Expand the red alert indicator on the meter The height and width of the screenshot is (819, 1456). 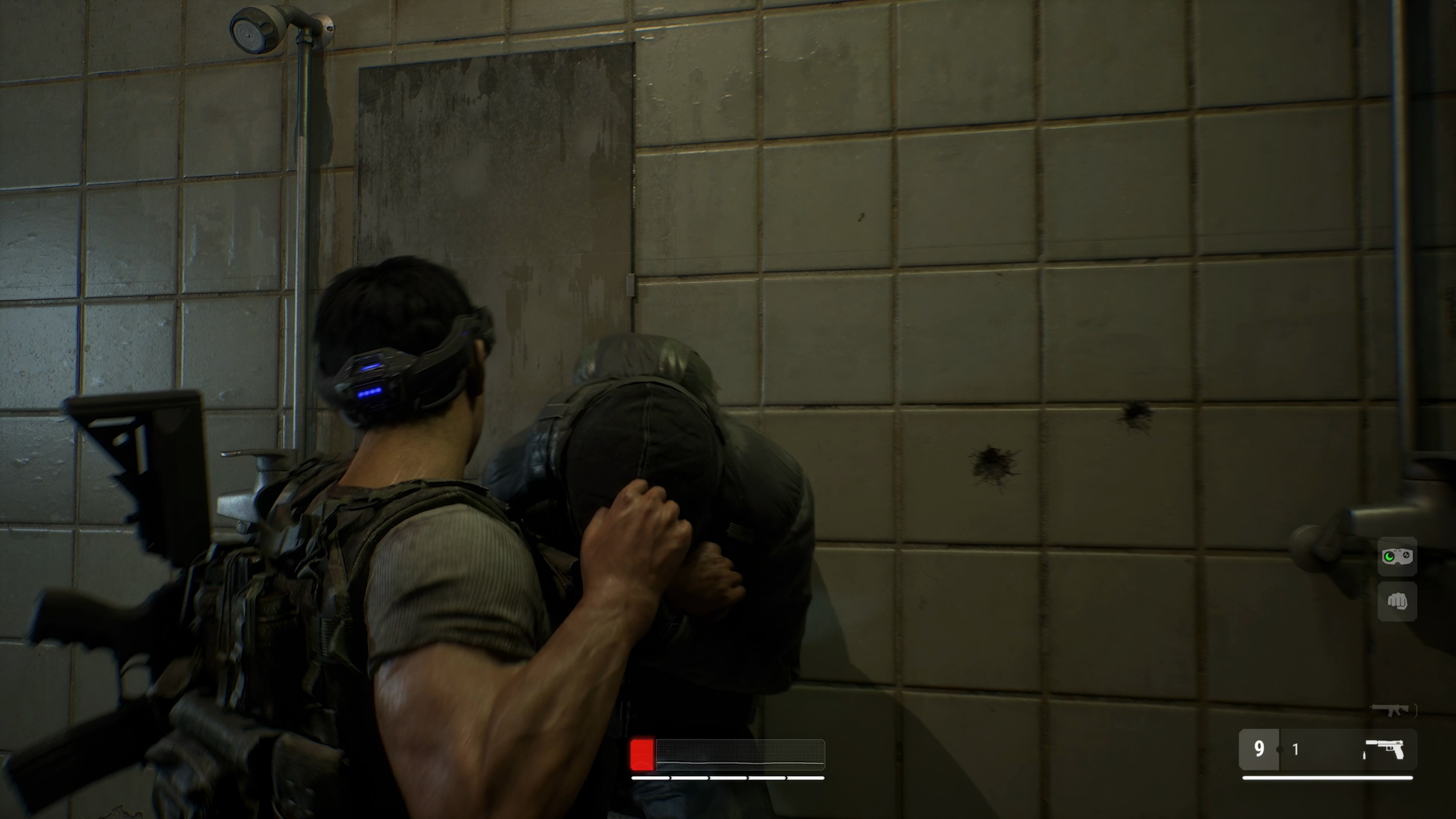(x=642, y=755)
